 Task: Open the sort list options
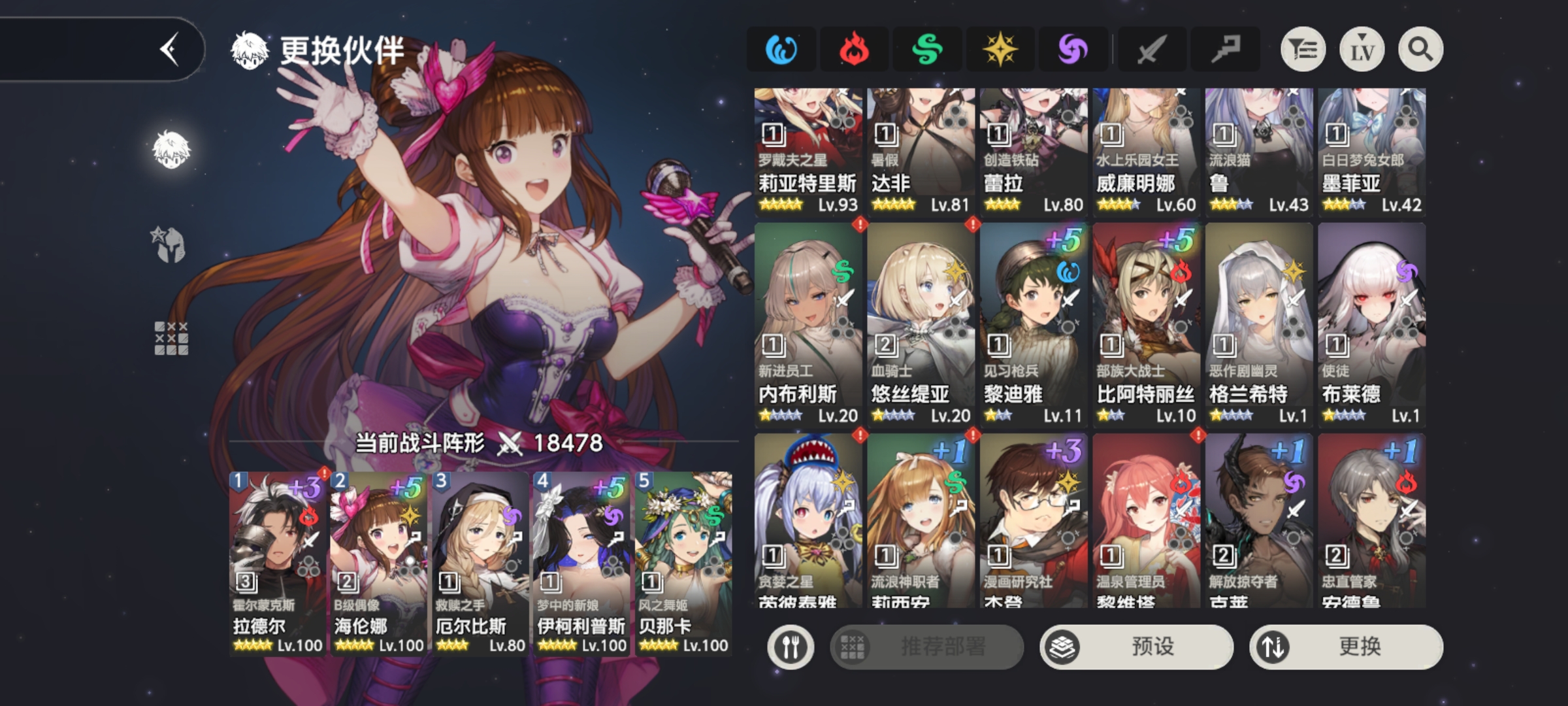(x=1303, y=50)
